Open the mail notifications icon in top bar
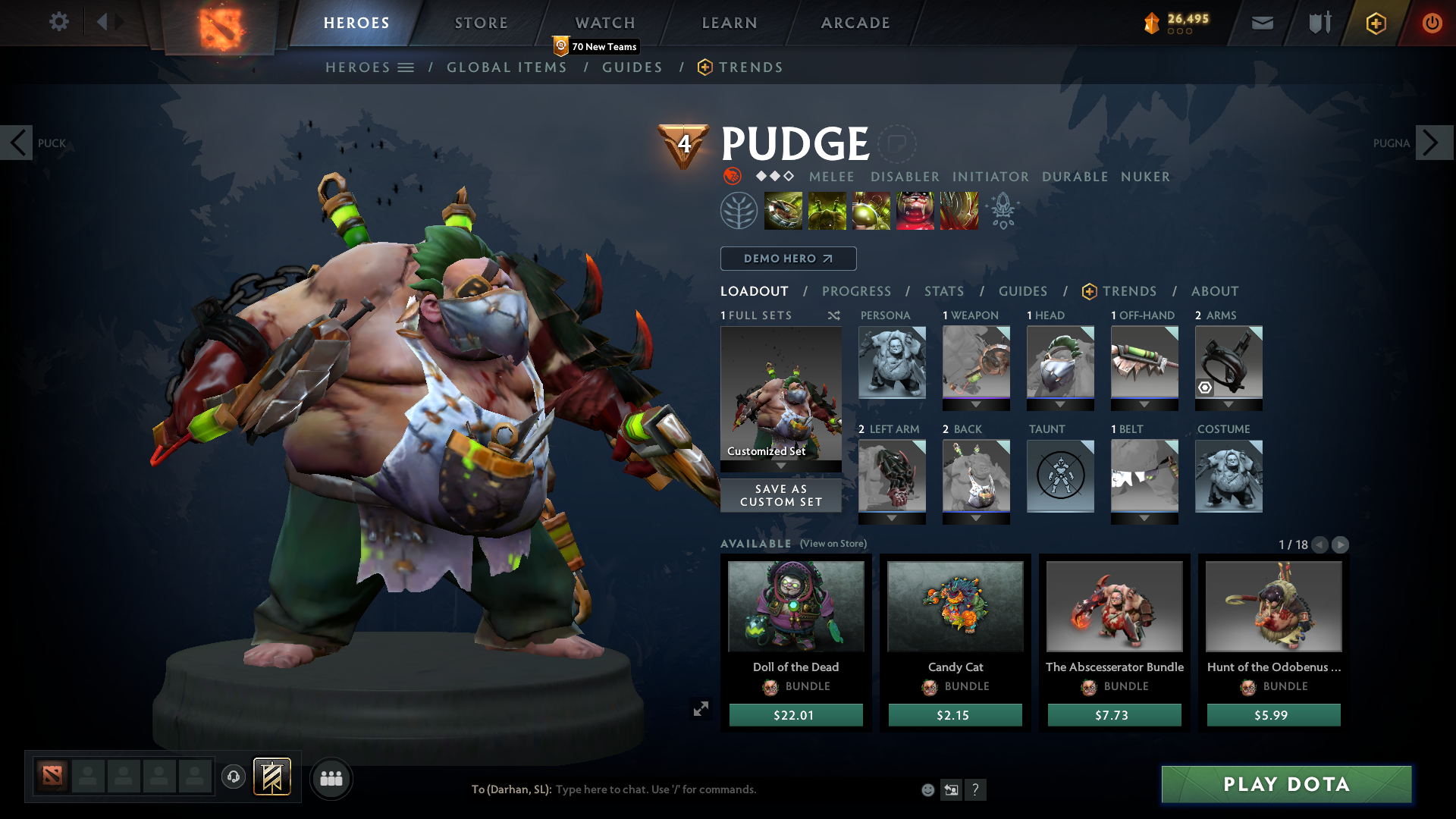This screenshot has height=819, width=1456. tap(1261, 23)
